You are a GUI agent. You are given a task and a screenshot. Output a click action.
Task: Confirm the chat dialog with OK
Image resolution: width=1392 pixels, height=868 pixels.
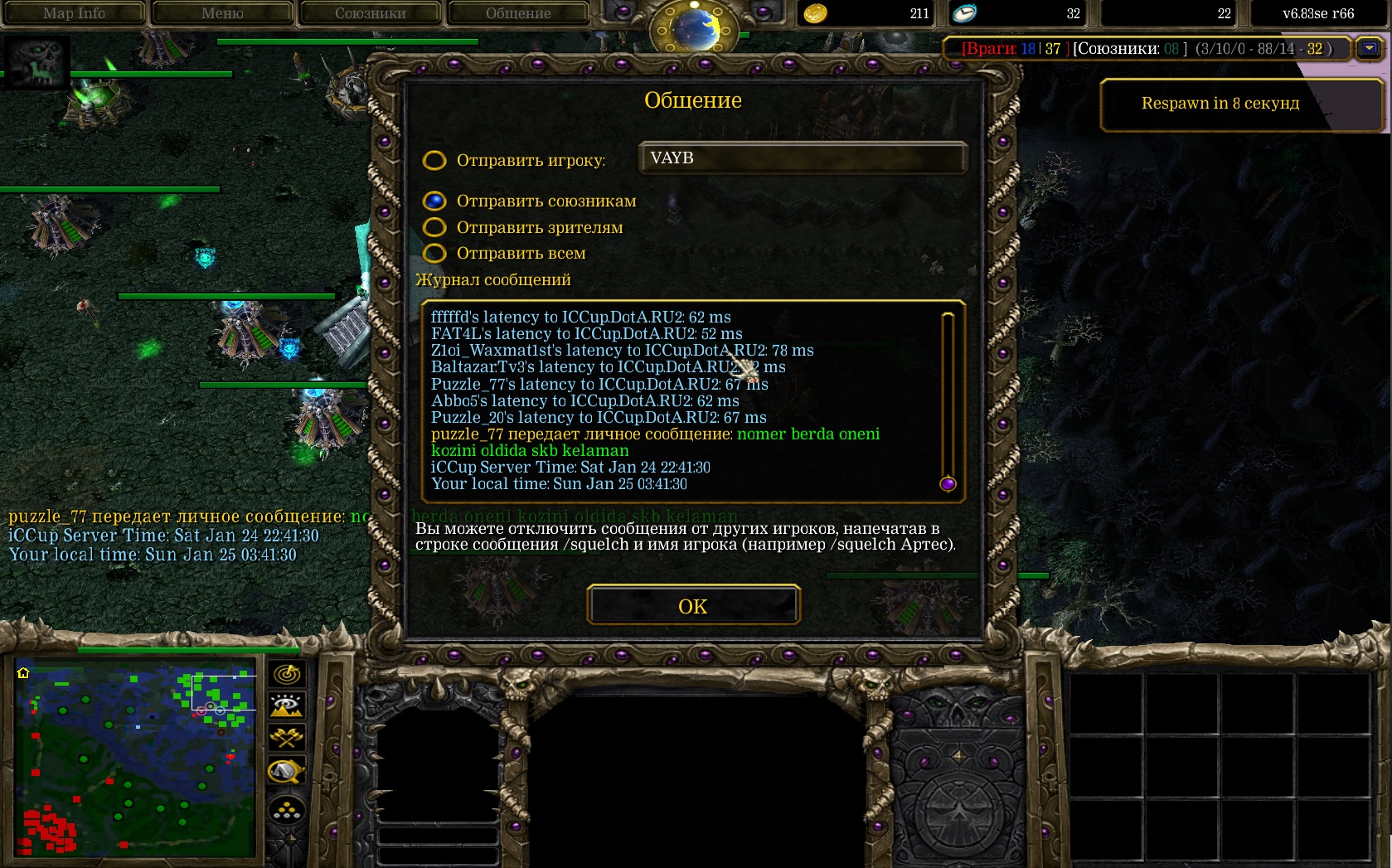tap(693, 606)
